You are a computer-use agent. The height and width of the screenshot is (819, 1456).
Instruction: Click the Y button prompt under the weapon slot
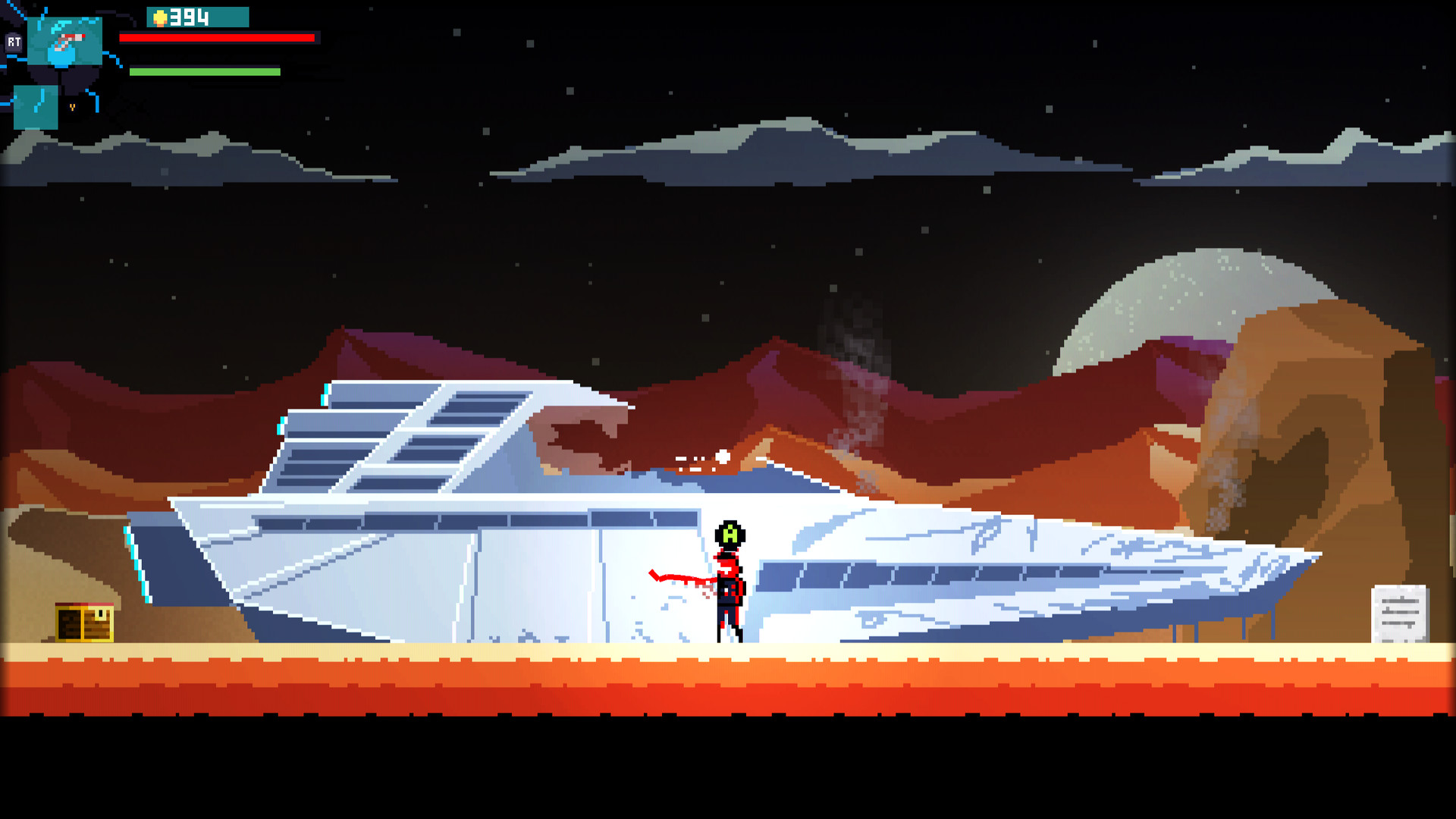[x=72, y=107]
